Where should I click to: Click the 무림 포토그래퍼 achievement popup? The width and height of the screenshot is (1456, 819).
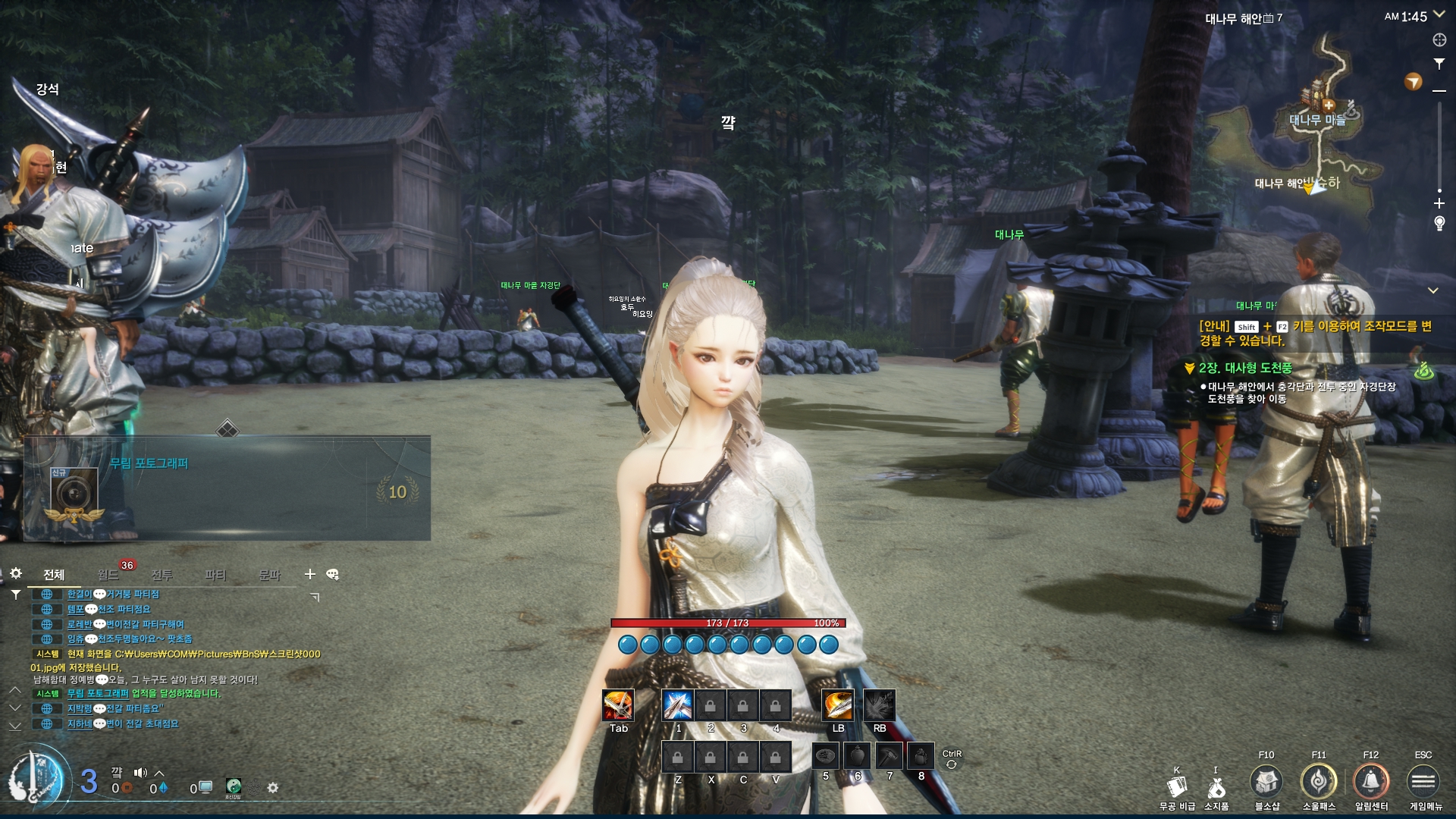point(227,488)
